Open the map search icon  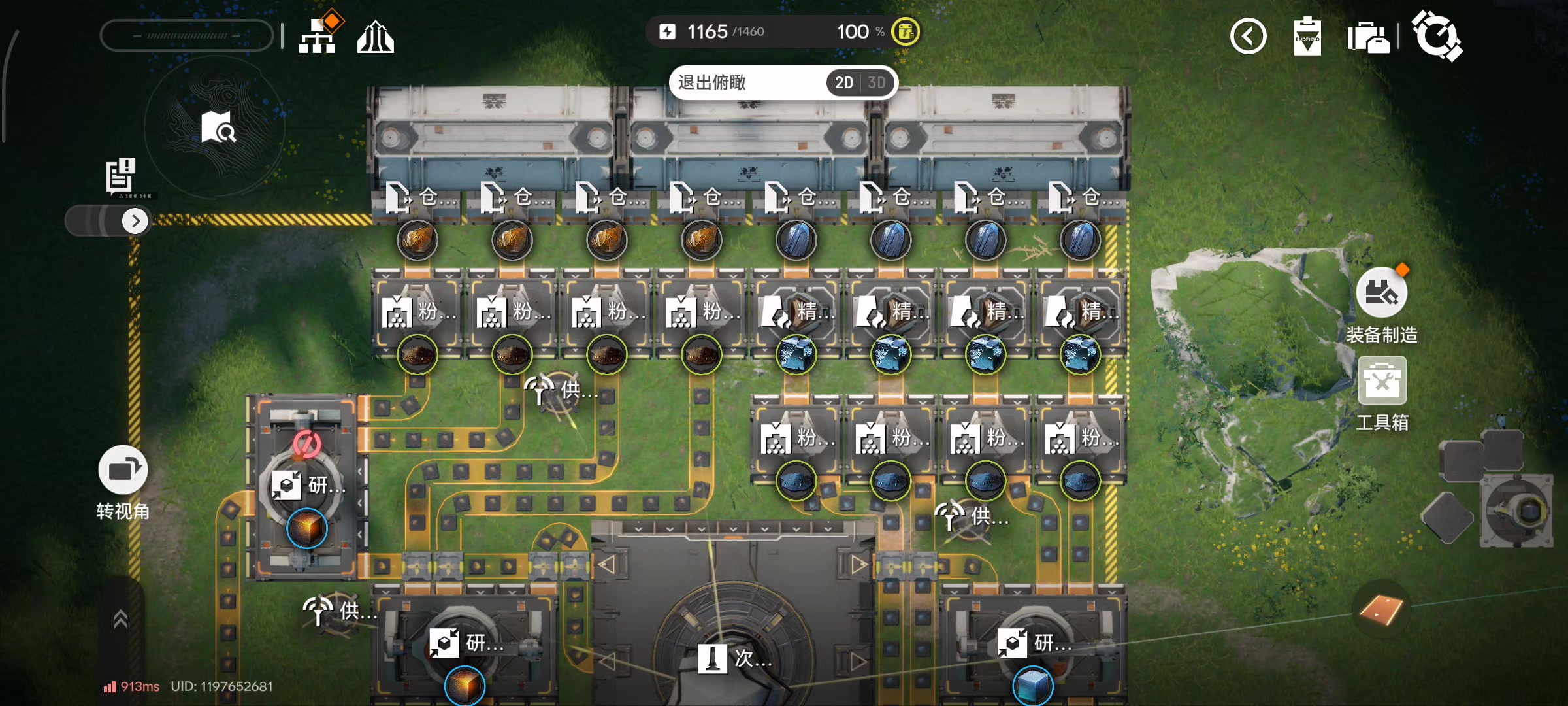click(218, 127)
